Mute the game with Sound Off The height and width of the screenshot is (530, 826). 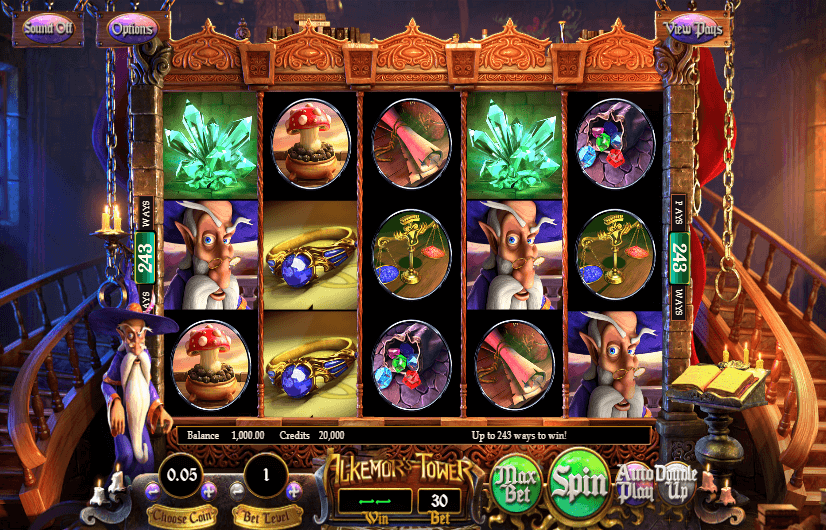coord(49,28)
